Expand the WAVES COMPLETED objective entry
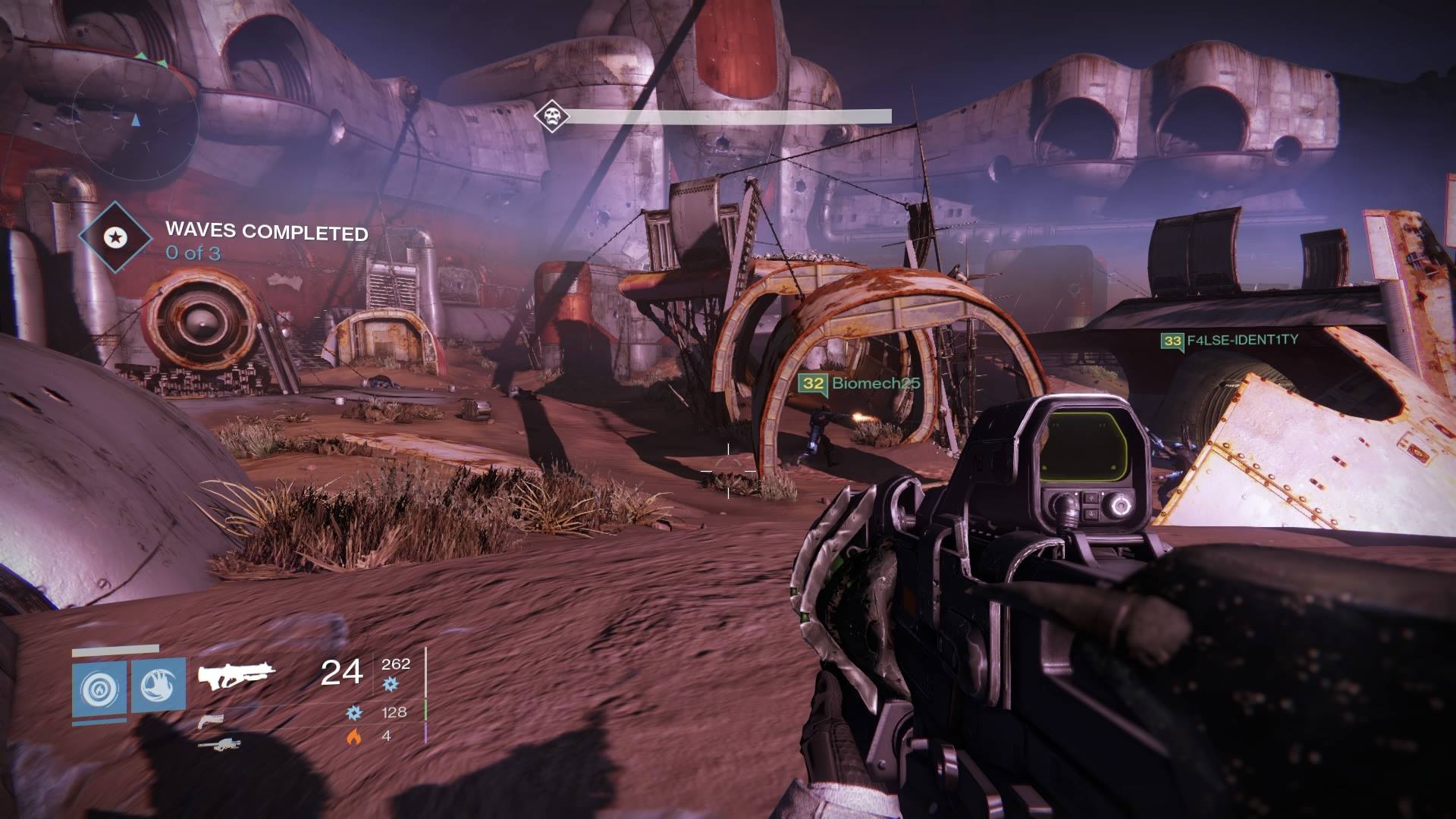 [265, 234]
